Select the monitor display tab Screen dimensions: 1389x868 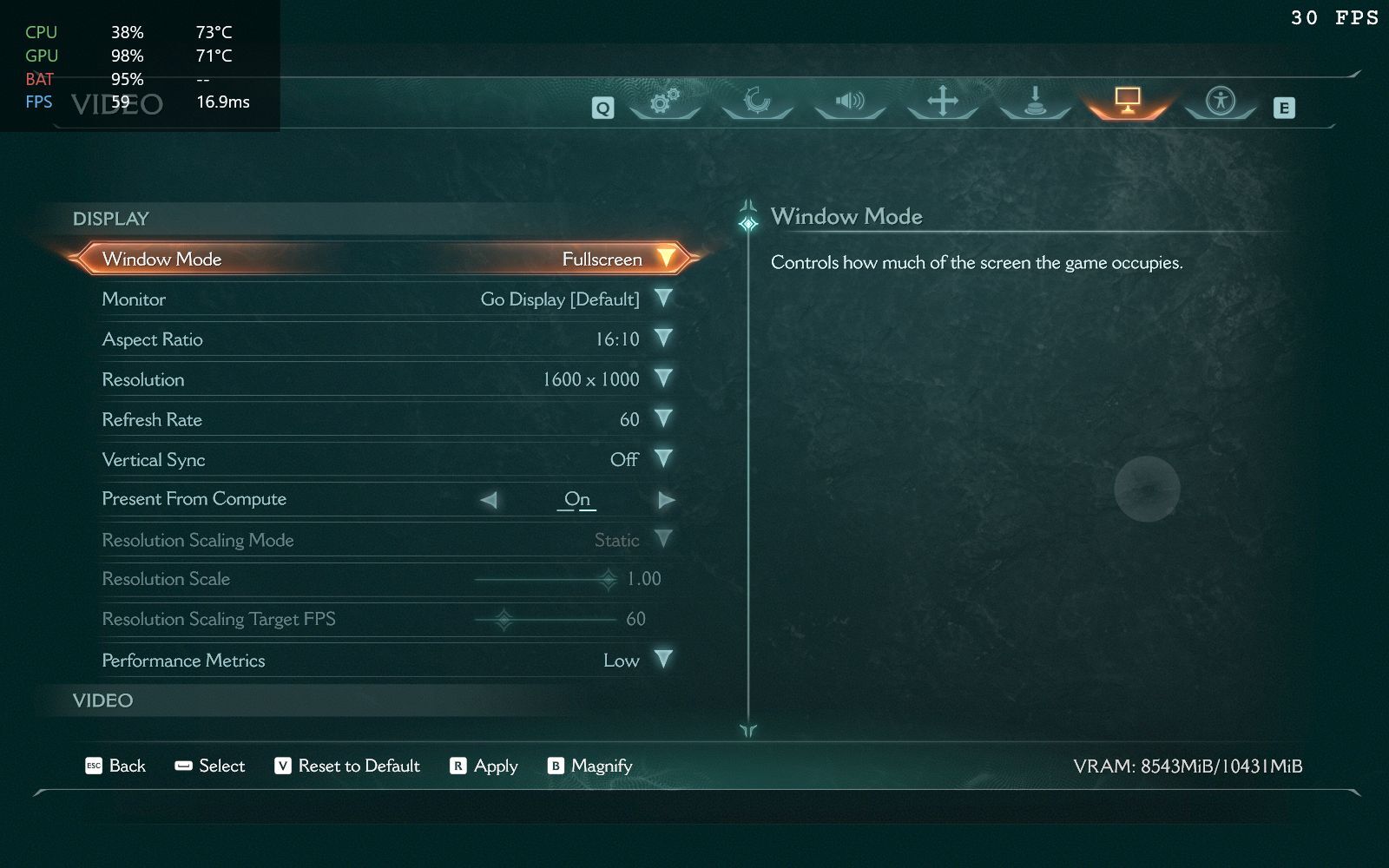pyautogui.click(x=1128, y=102)
